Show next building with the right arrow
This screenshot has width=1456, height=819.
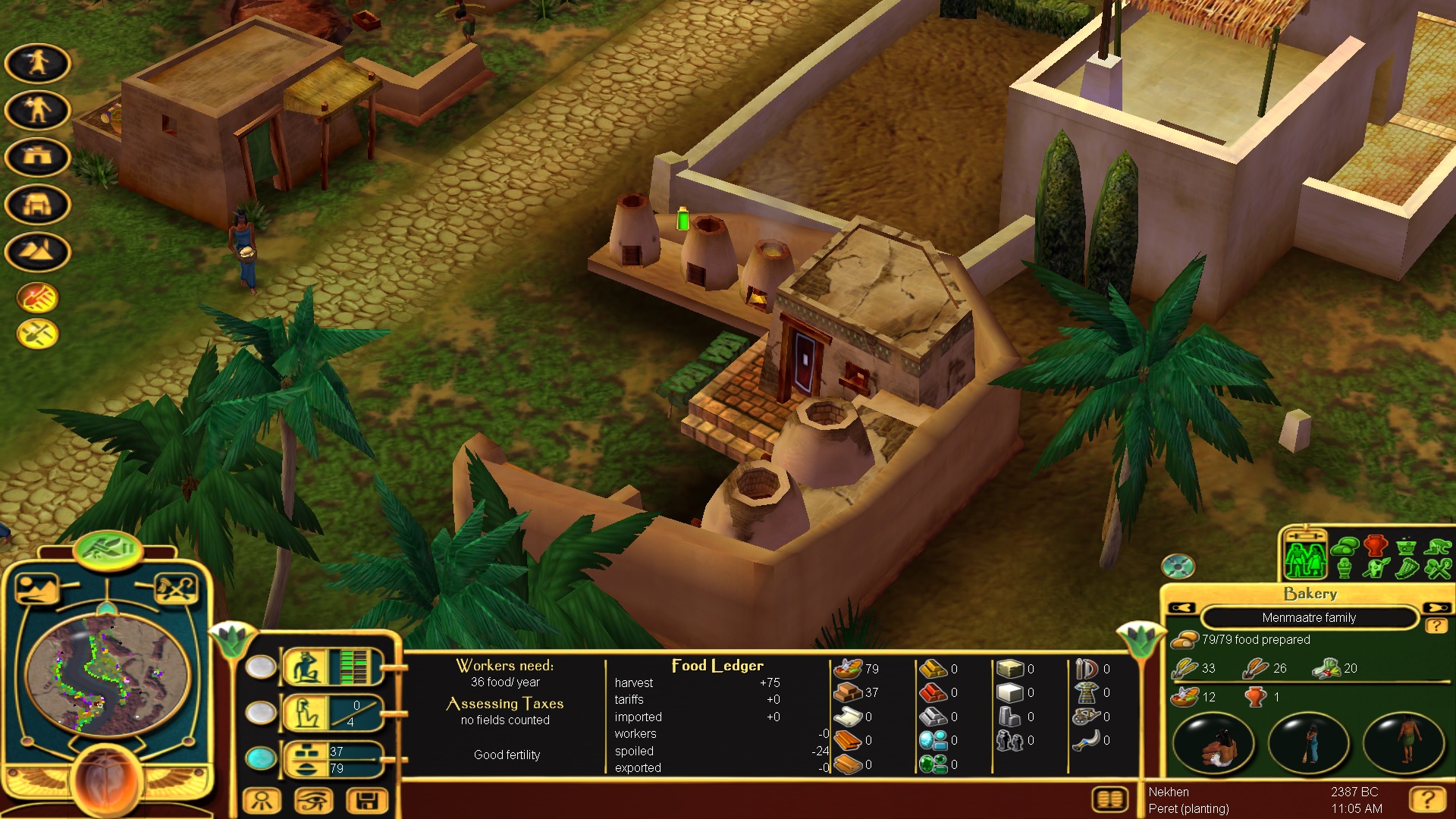click(1436, 608)
